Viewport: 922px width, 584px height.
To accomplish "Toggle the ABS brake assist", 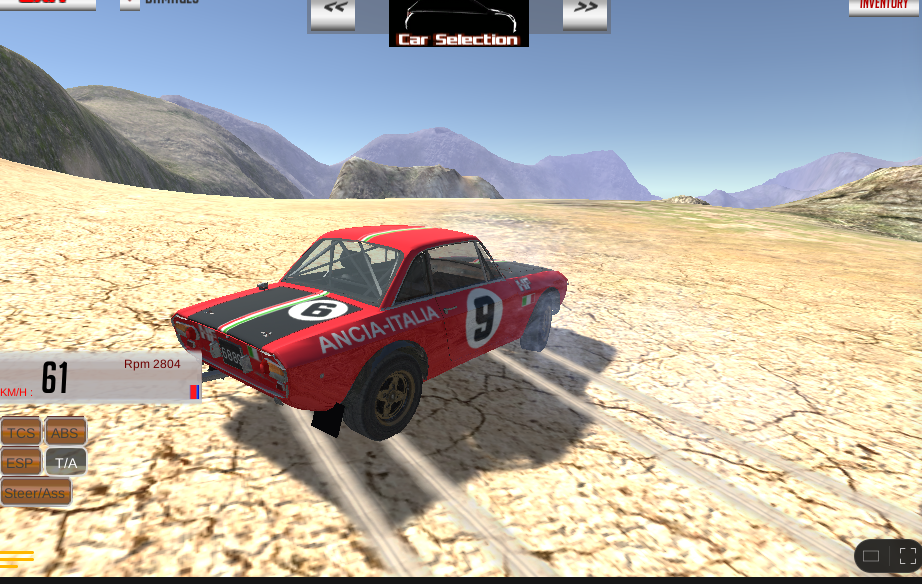I will [65, 432].
